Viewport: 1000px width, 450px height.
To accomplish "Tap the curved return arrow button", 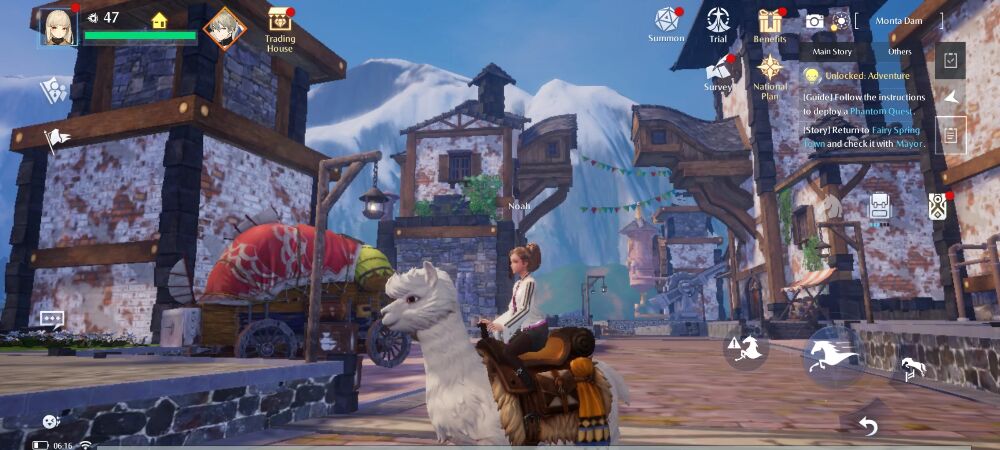I will pyautogui.click(x=867, y=427).
